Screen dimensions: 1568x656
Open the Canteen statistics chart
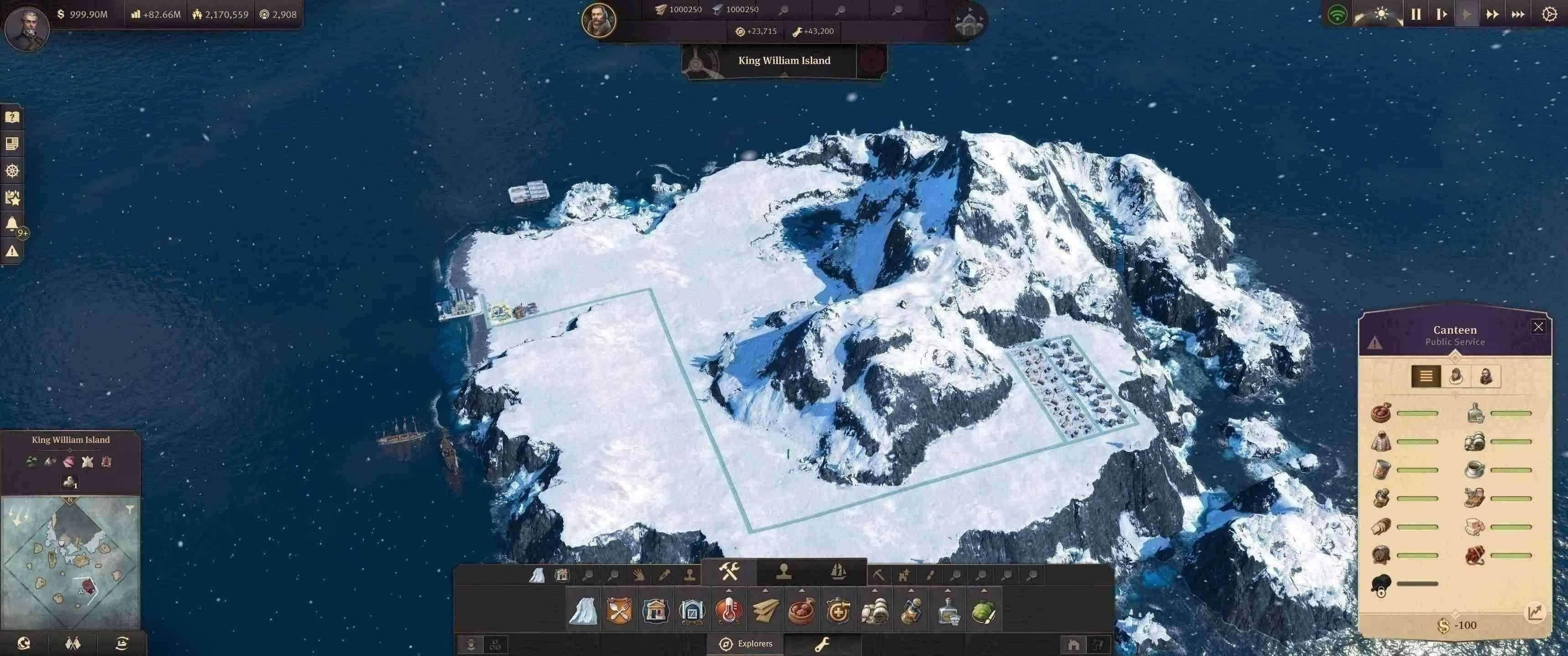(x=1535, y=612)
